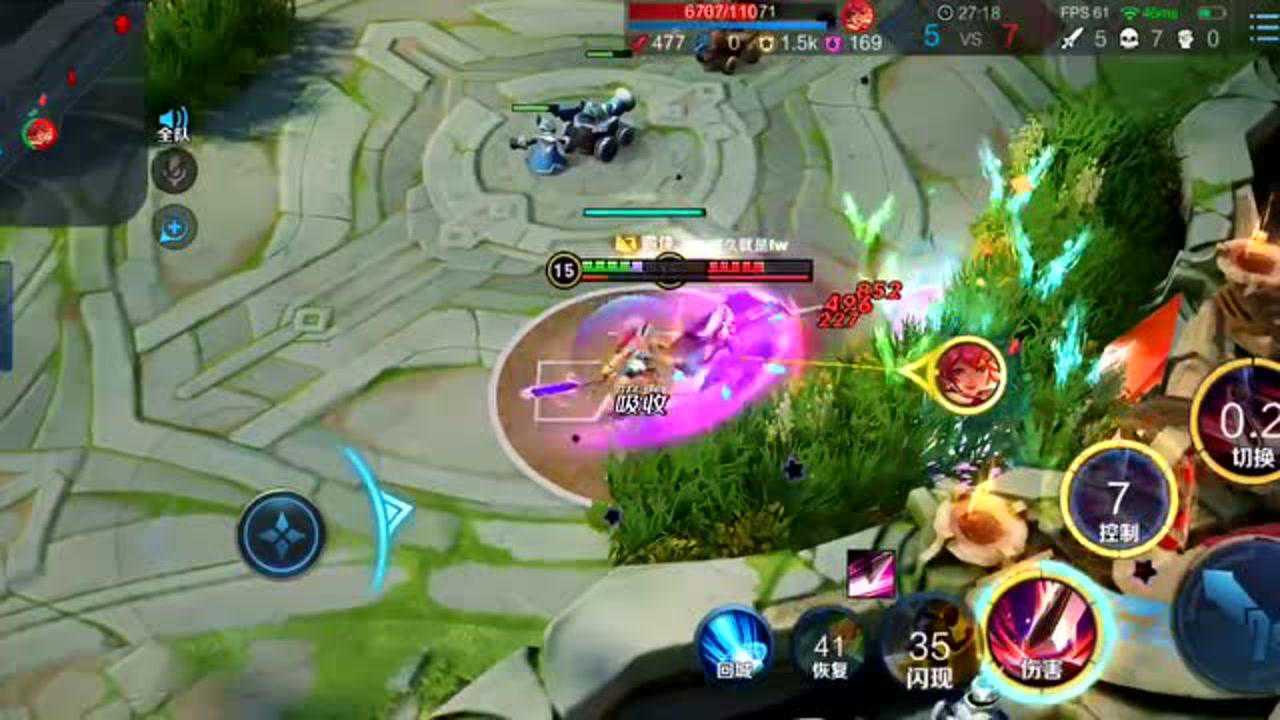This screenshot has height=720, width=1280.
Task: Open the top-right hamburger menu
Action: pyautogui.click(x=1263, y=29)
